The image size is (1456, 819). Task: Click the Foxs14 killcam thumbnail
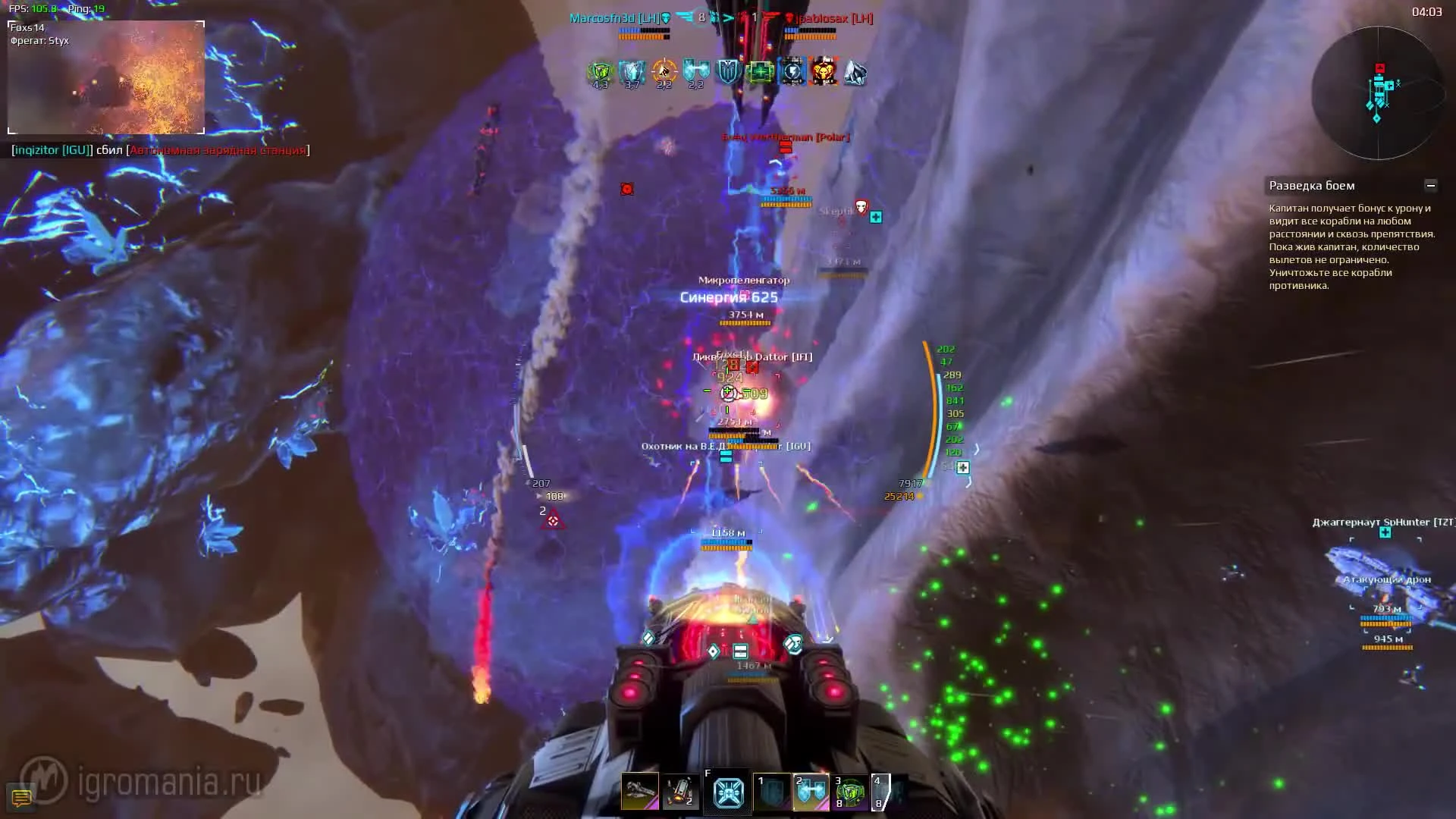(x=106, y=76)
